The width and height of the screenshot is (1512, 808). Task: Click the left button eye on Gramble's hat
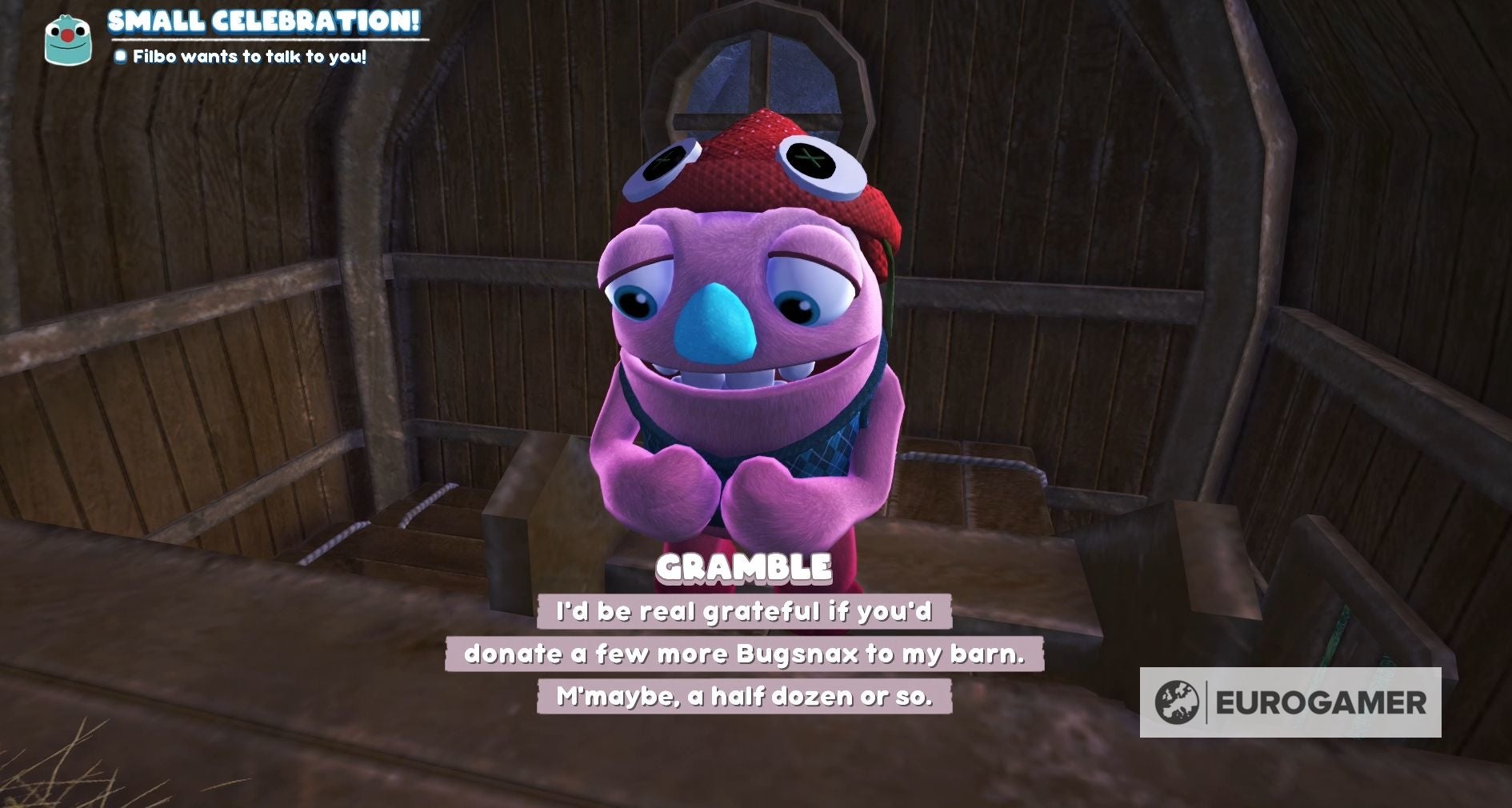click(663, 166)
